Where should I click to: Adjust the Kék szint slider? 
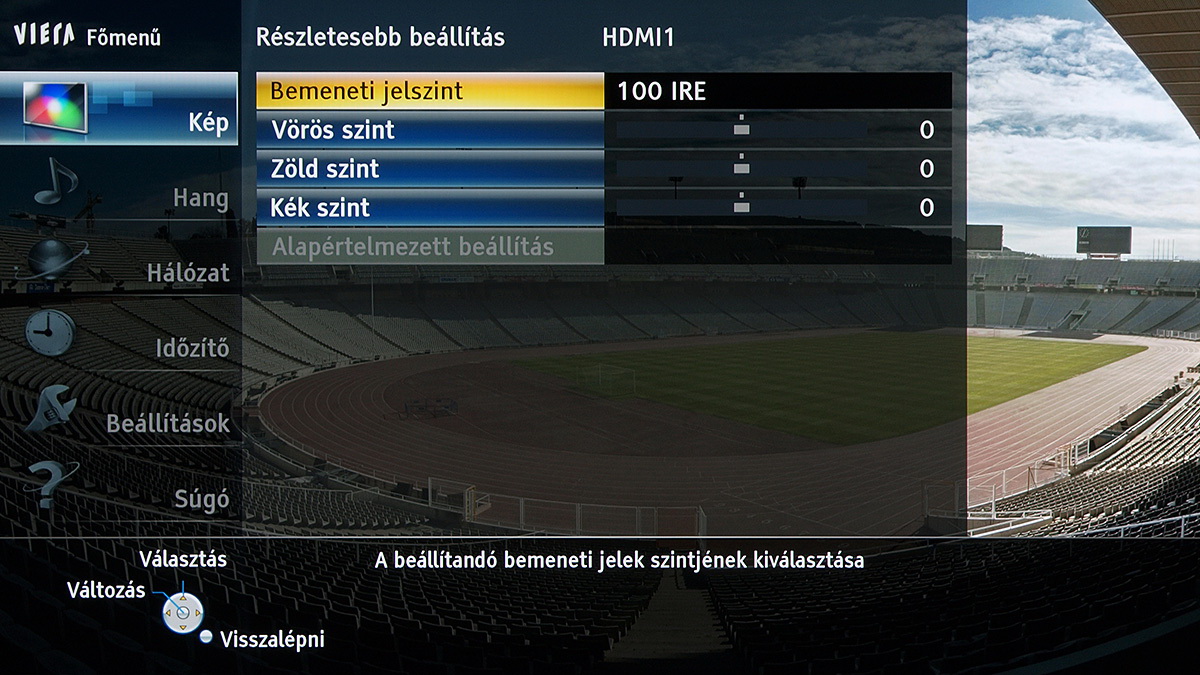741,208
